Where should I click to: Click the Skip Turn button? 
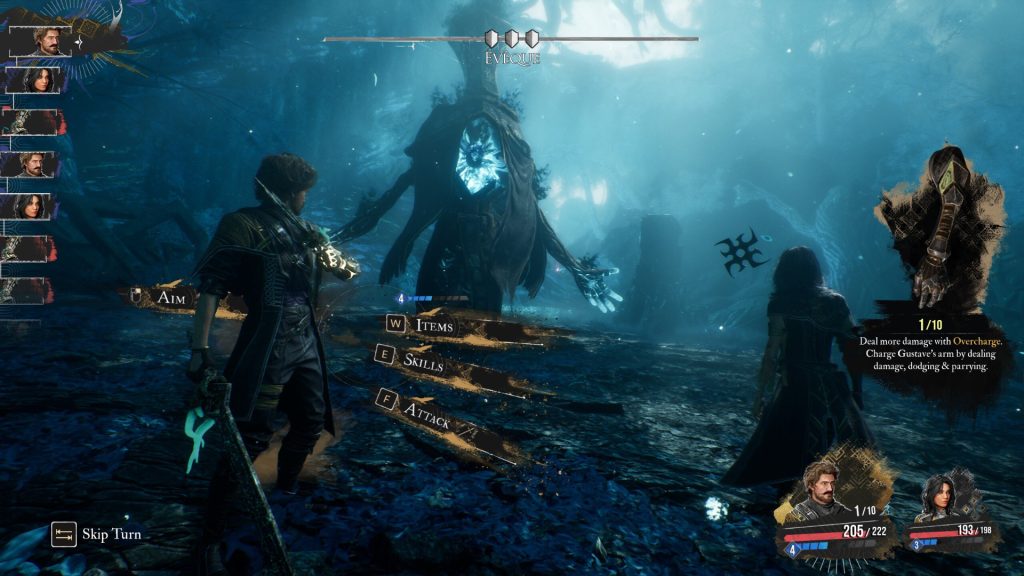coord(111,534)
